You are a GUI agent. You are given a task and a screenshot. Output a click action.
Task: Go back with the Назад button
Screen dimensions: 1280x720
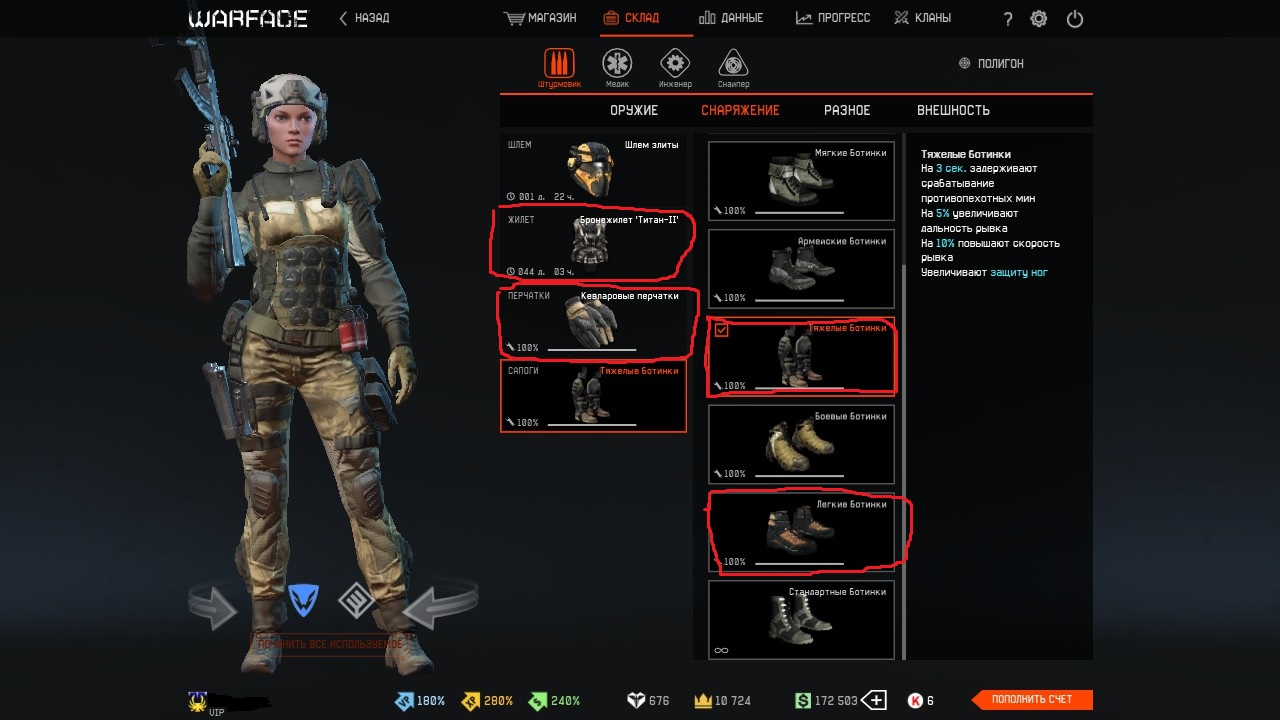(x=365, y=18)
